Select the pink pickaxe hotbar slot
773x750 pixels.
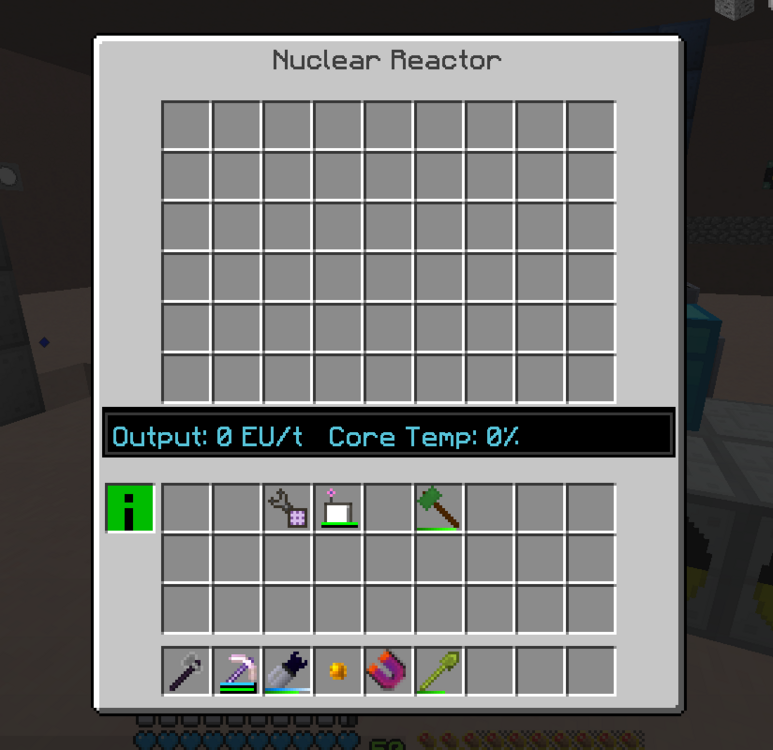[x=237, y=671]
